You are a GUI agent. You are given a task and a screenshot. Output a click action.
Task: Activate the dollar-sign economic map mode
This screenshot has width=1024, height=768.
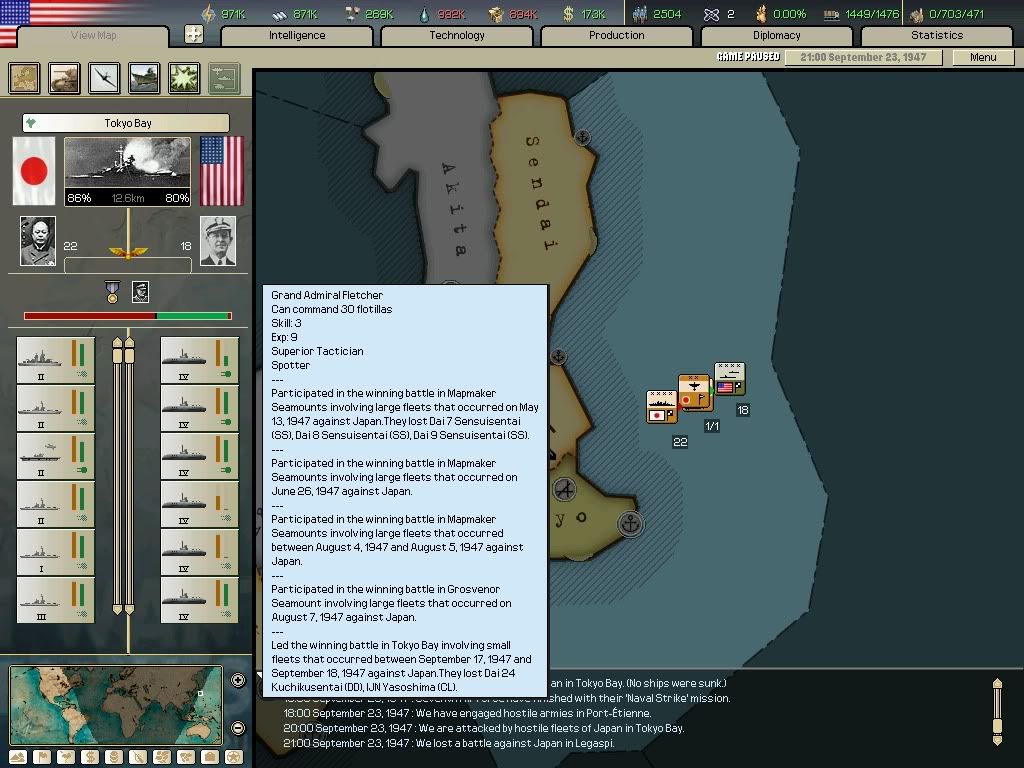tap(91, 757)
